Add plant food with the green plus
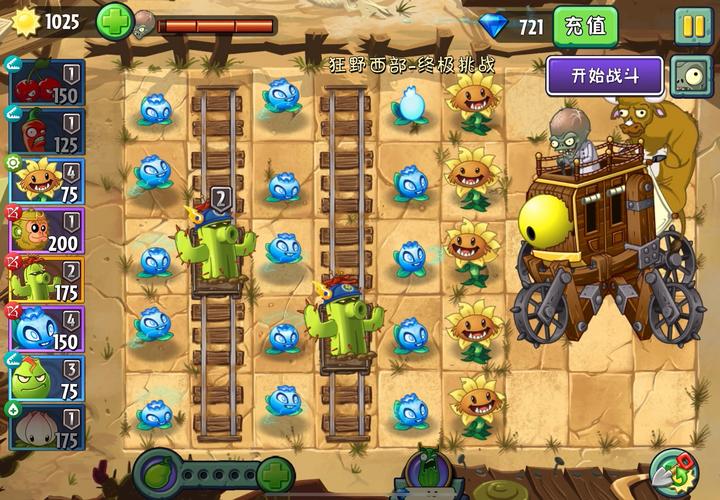This screenshot has width=720, height=500. tap(275, 473)
